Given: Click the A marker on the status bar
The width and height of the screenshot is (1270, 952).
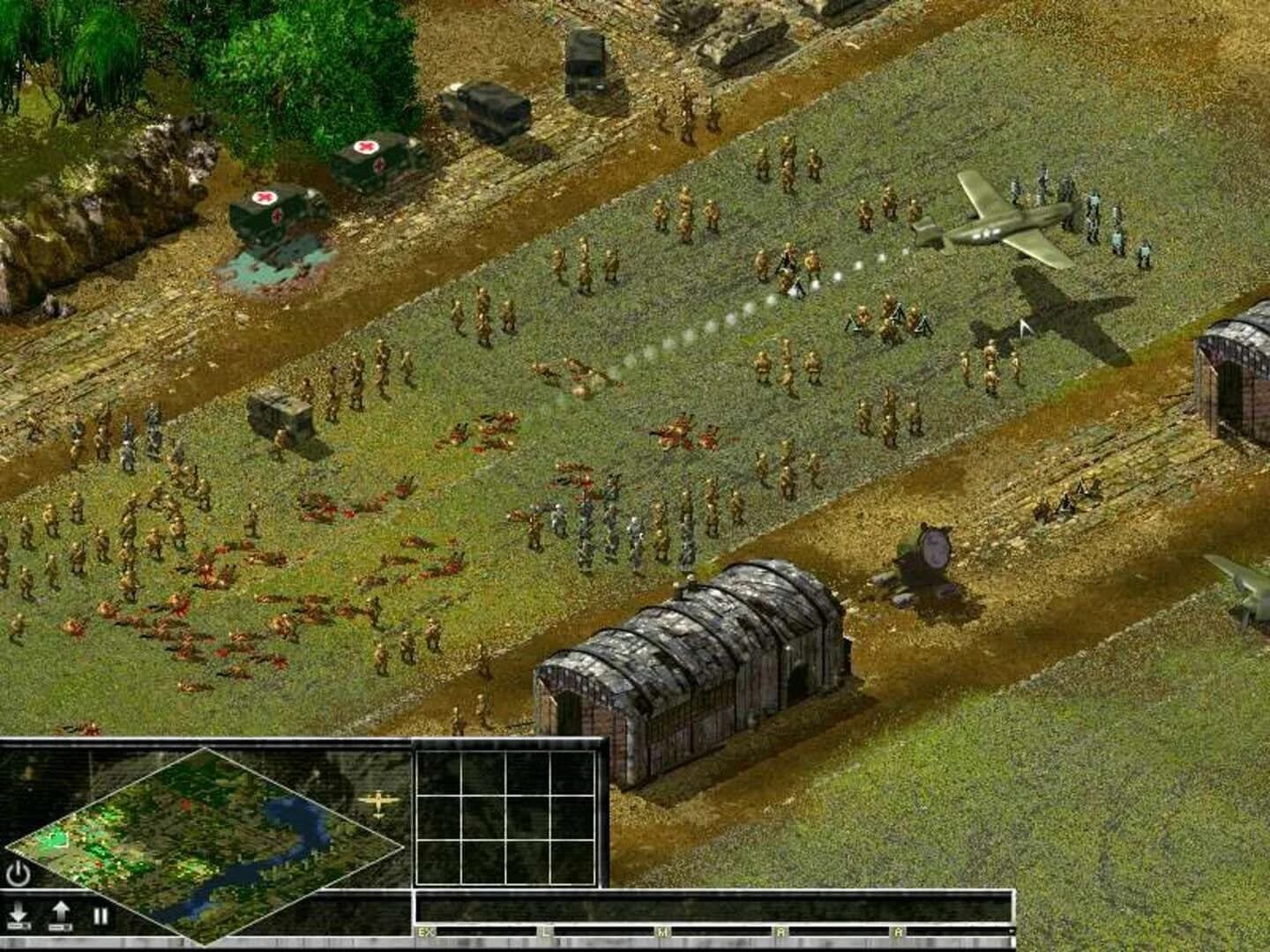Looking at the screenshot, I should [x=899, y=932].
